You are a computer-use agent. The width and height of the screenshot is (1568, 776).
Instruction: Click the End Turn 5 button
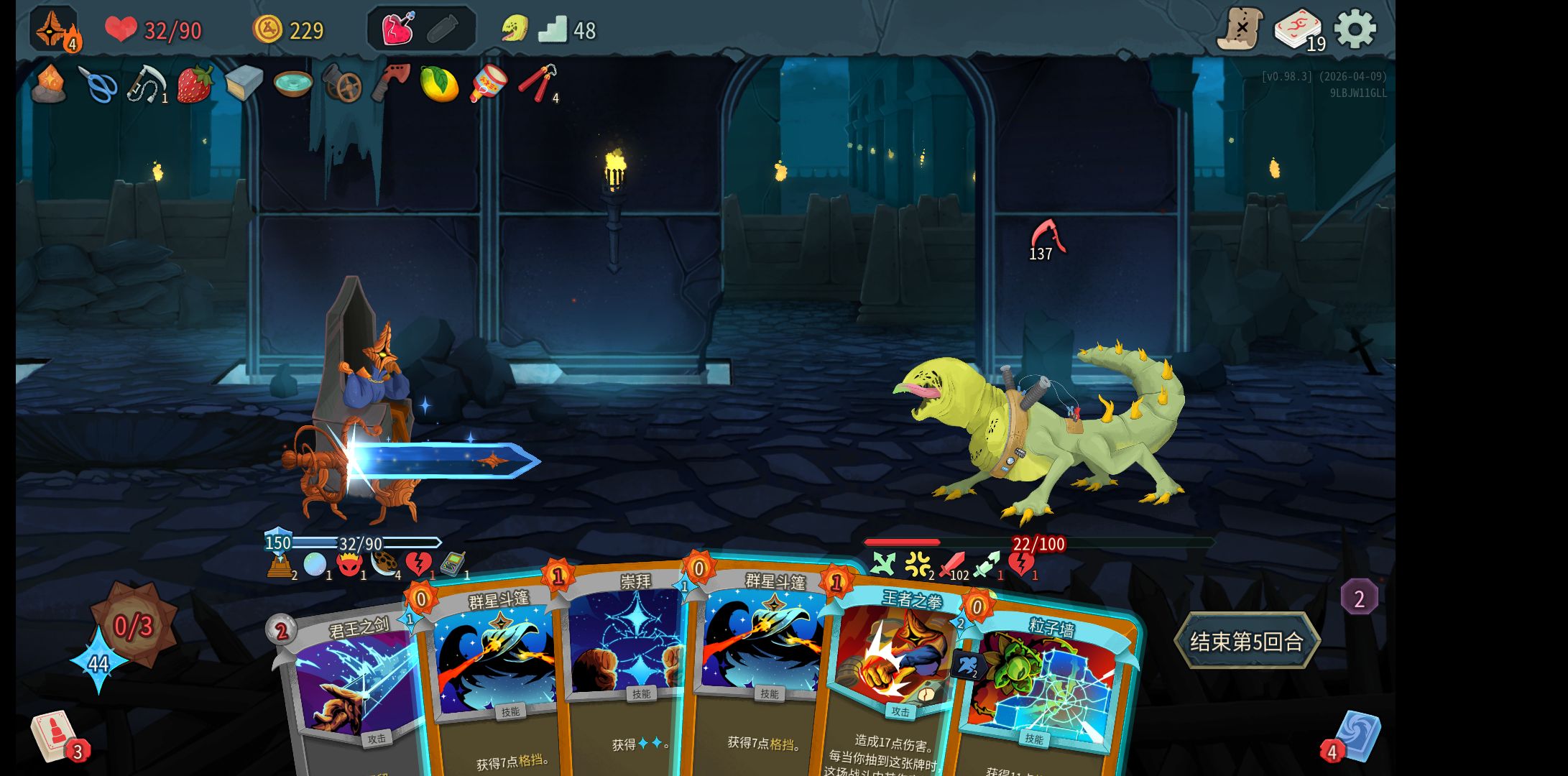coord(1247,640)
